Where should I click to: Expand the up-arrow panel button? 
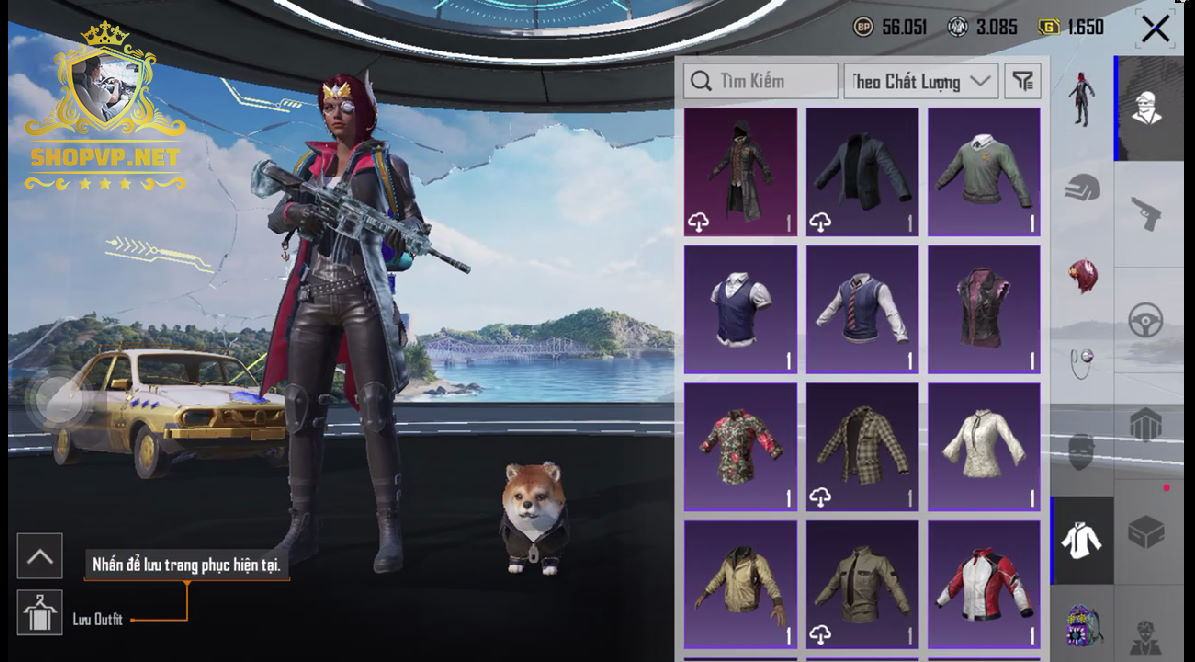click(40, 556)
